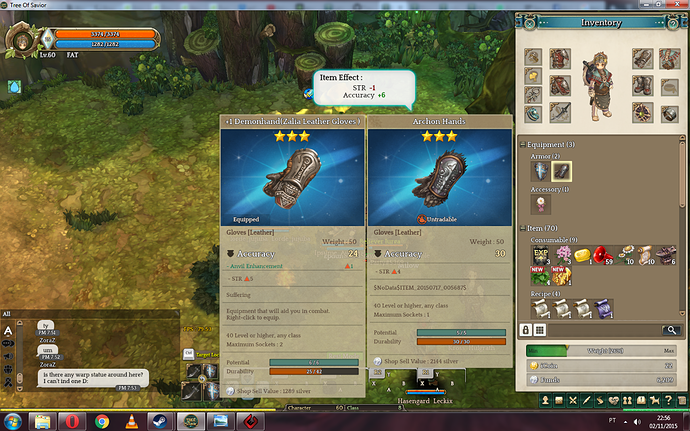The width and height of the screenshot is (690, 431).
Task: Collapse the Item category
Action: (x=524, y=229)
